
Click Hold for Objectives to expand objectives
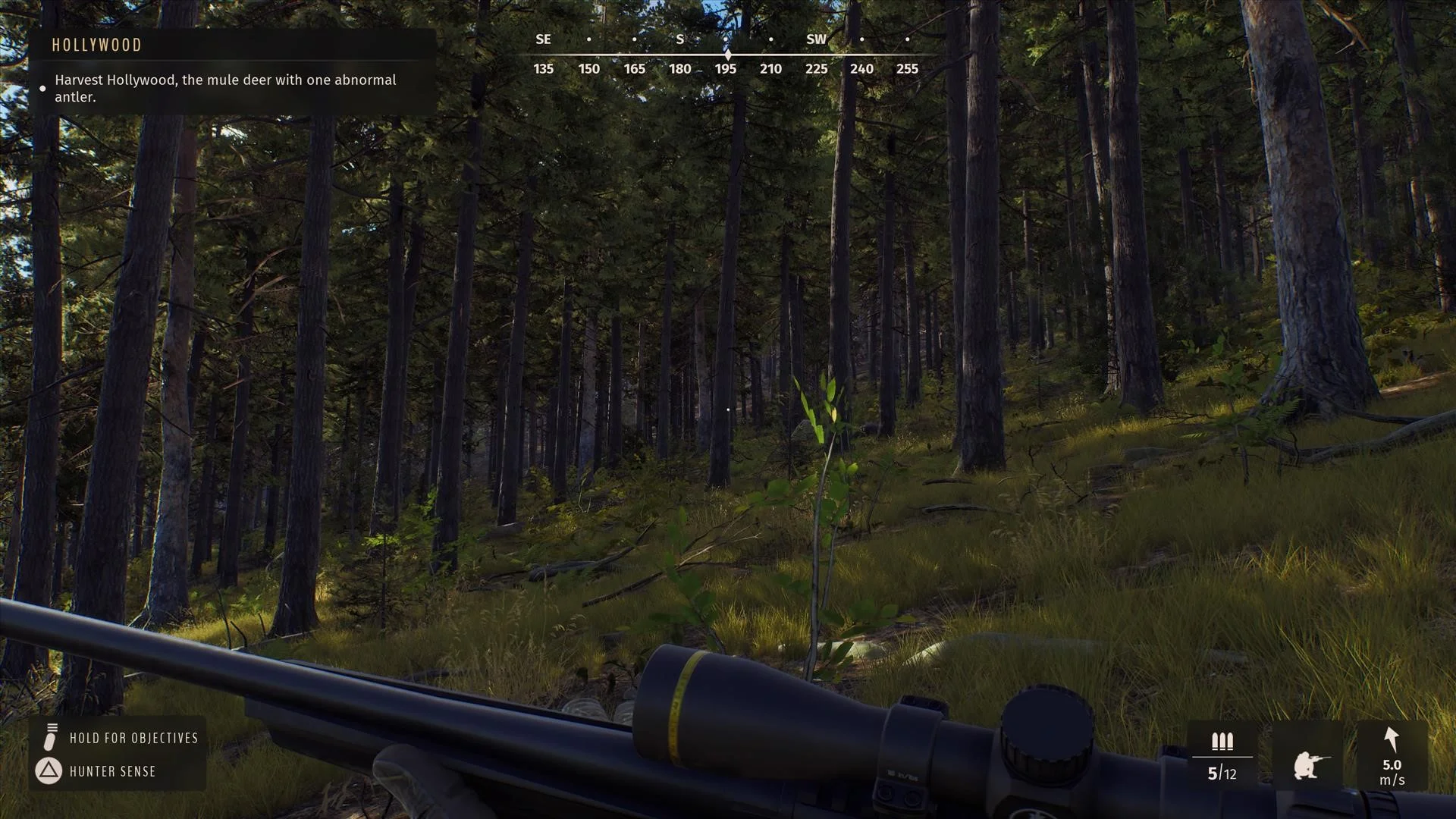click(x=135, y=737)
